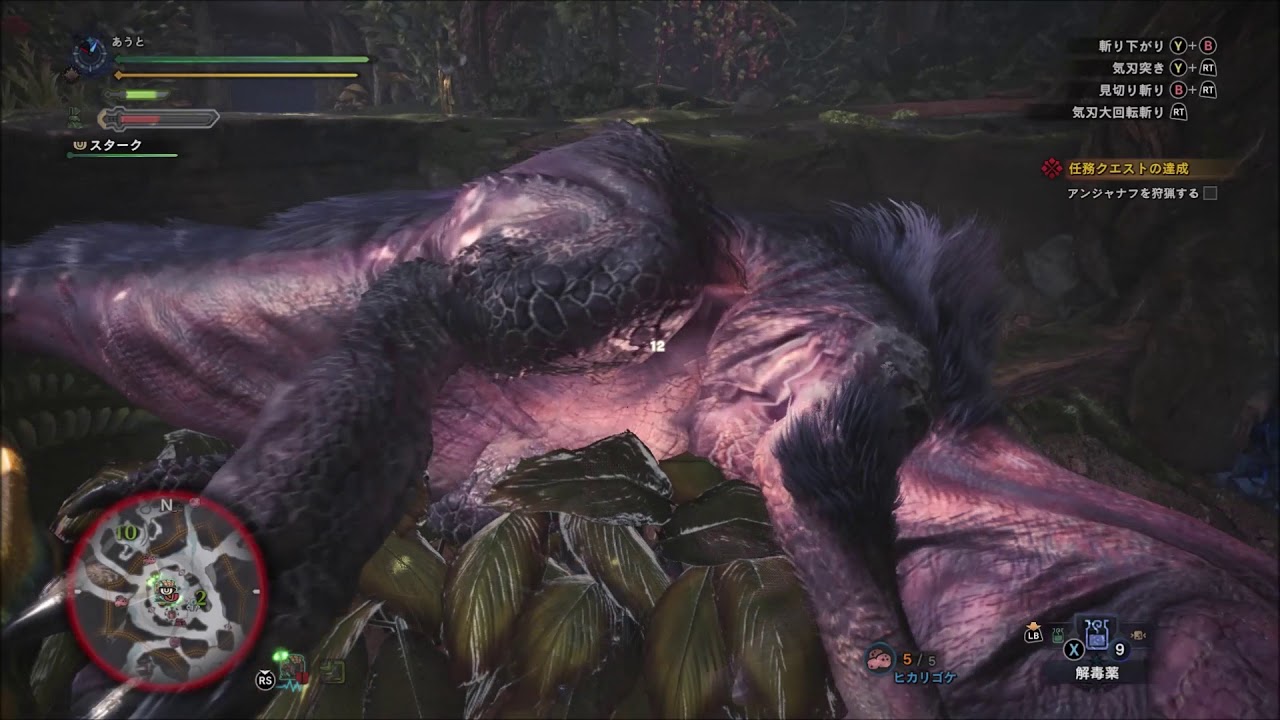Click the X button prompt on the item bar
Viewport: 1280px width, 720px height.
(x=1073, y=649)
